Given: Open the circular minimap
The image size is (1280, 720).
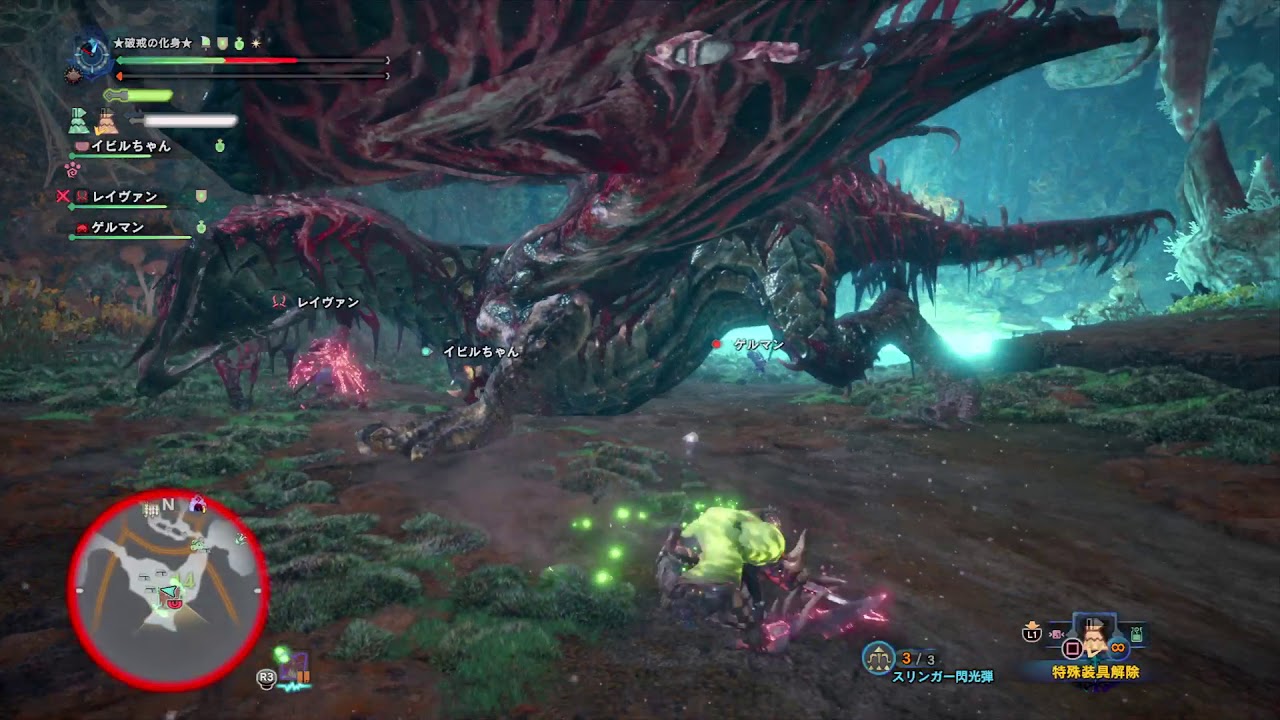Looking at the screenshot, I should [168, 591].
